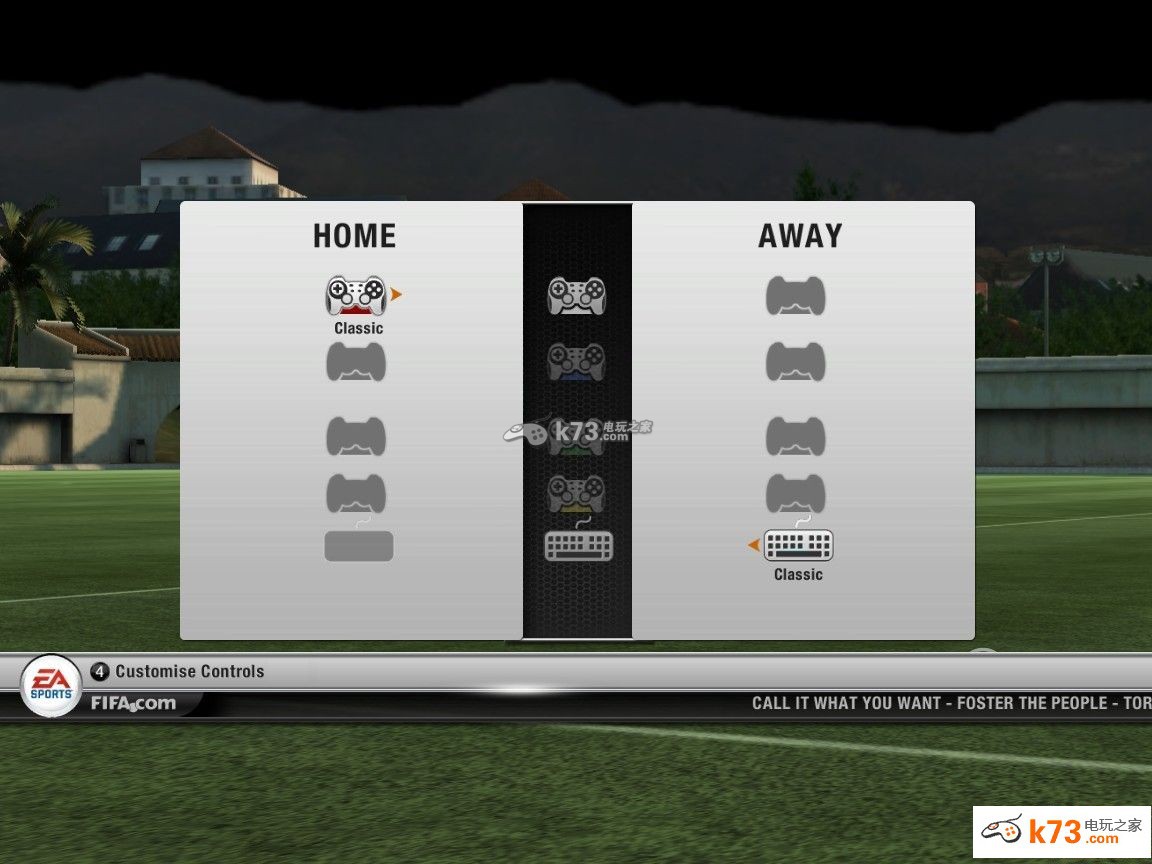This screenshot has height=864, width=1152.
Task: Choose the white controller in the center column
Action: (576, 296)
